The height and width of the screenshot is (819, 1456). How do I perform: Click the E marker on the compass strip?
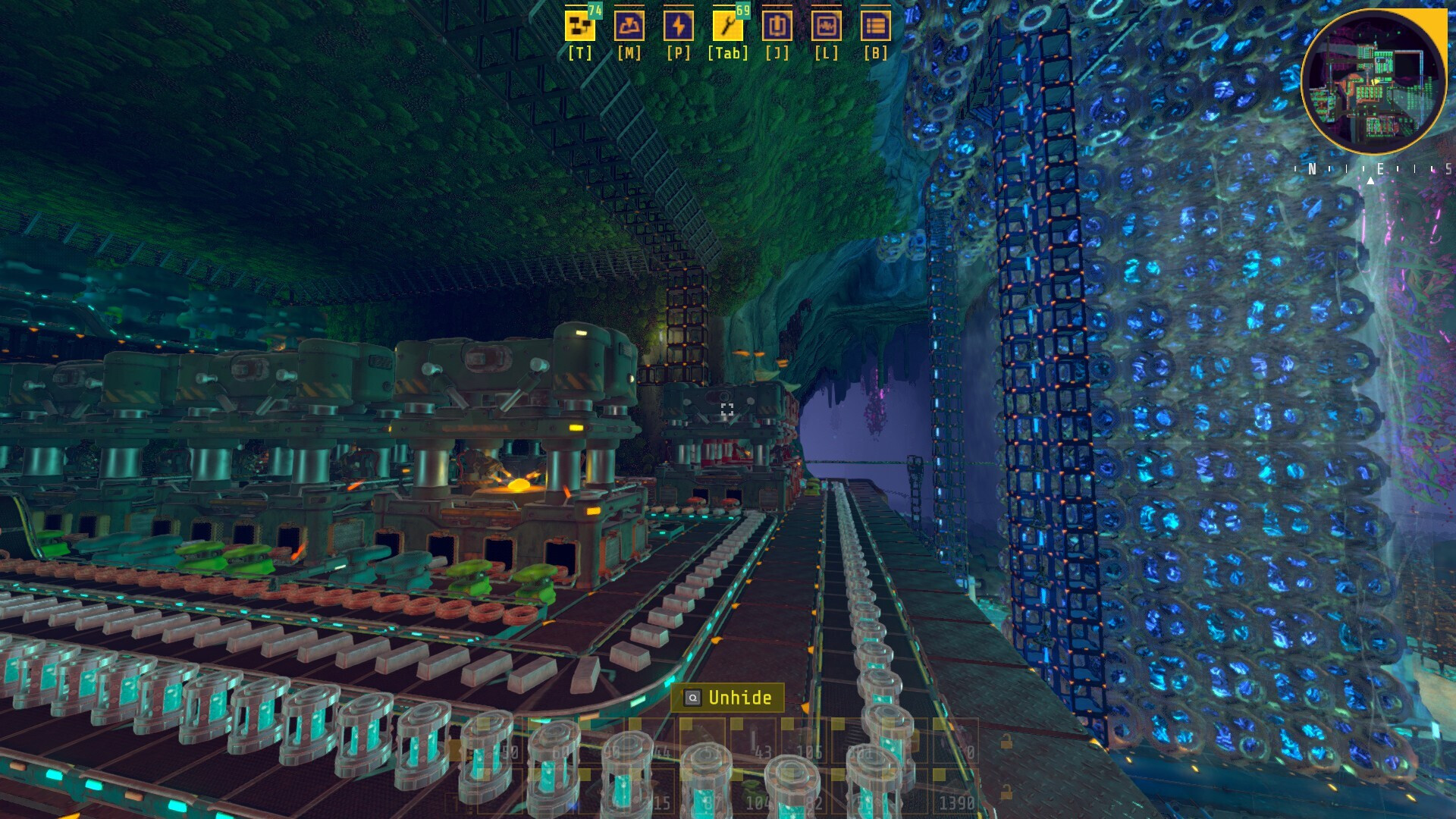pos(1380,168)
